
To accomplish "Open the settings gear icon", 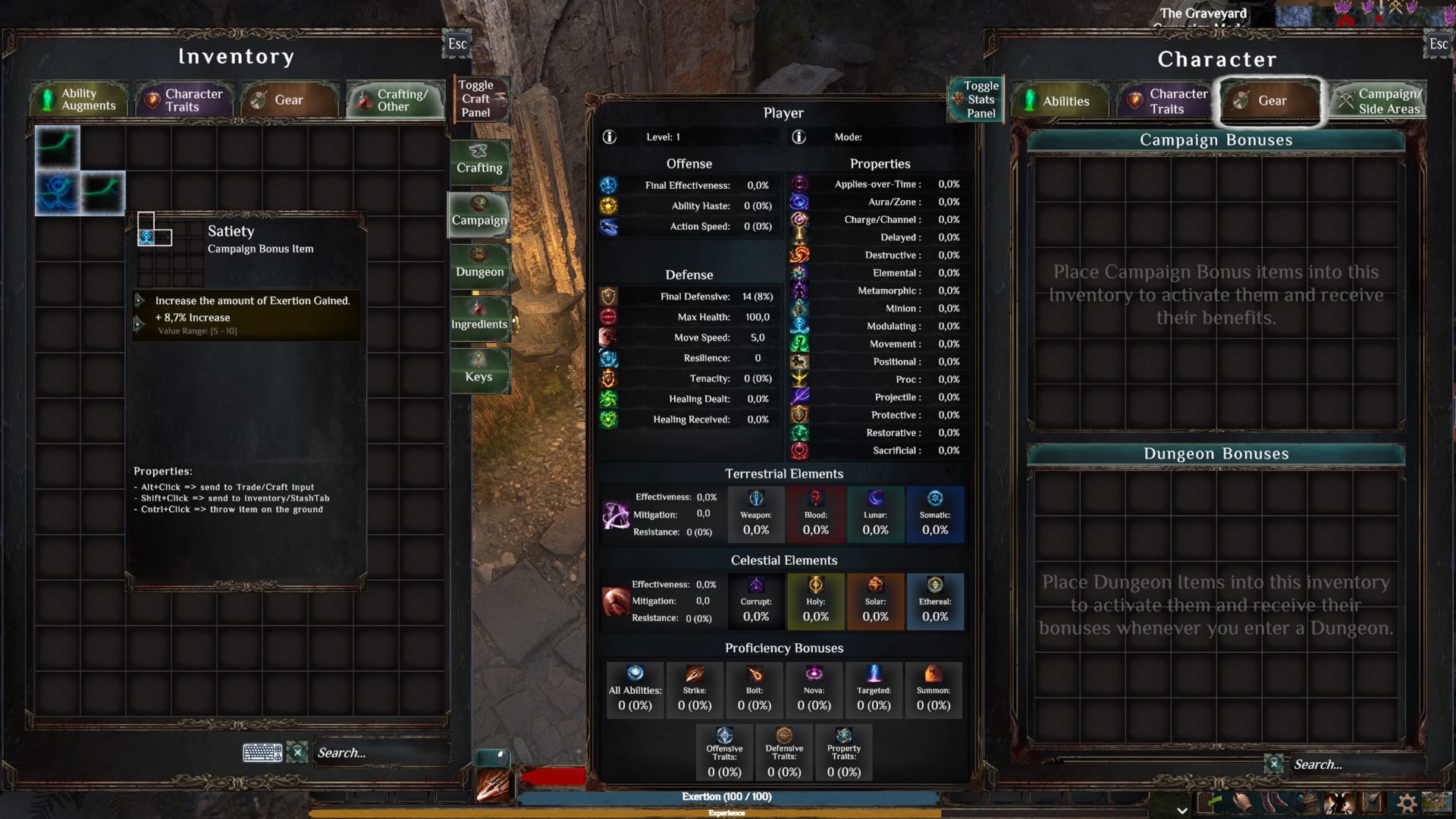I will pos(1406,802).
